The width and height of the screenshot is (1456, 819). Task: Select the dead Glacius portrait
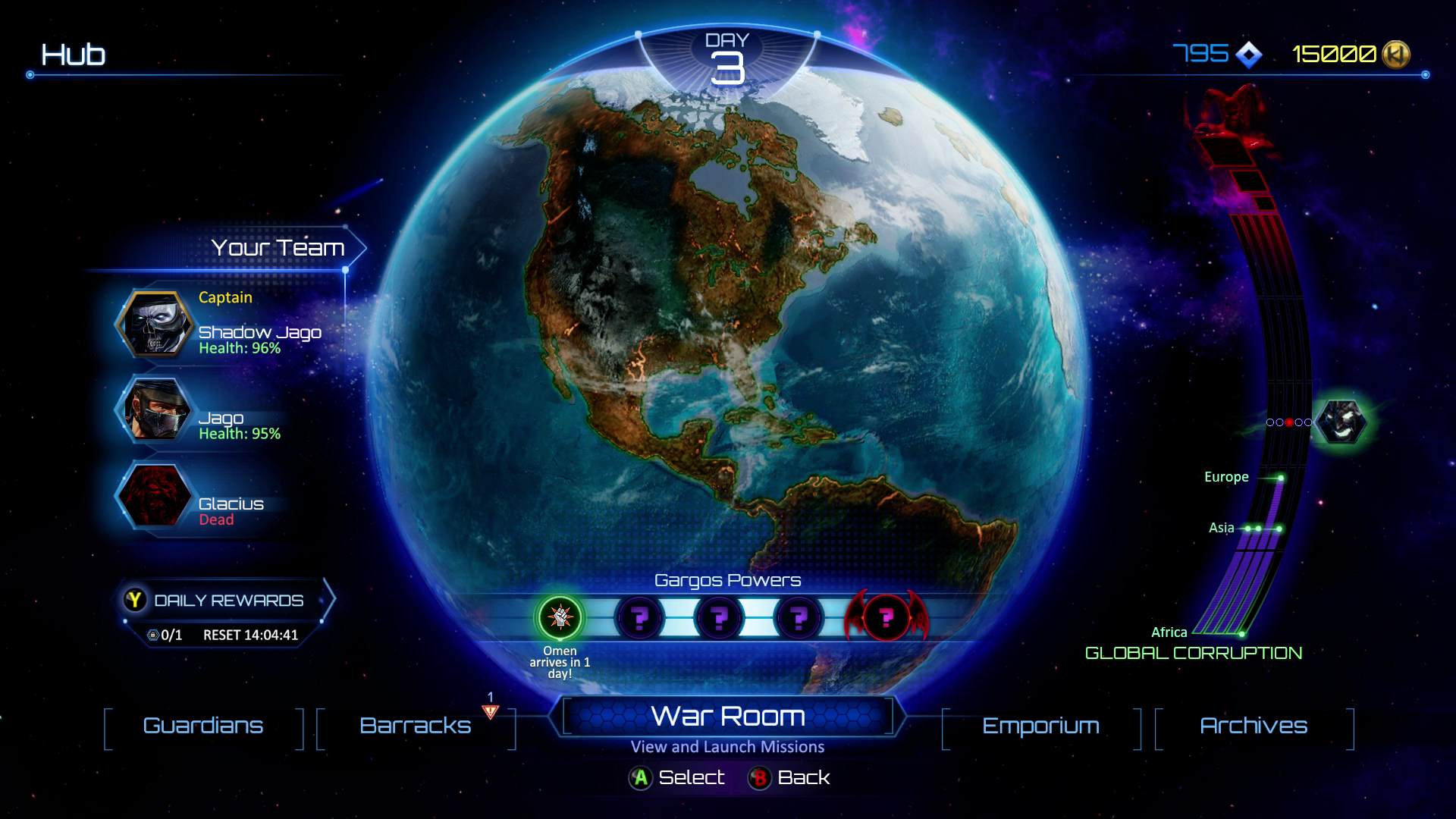tap(157, 497)
